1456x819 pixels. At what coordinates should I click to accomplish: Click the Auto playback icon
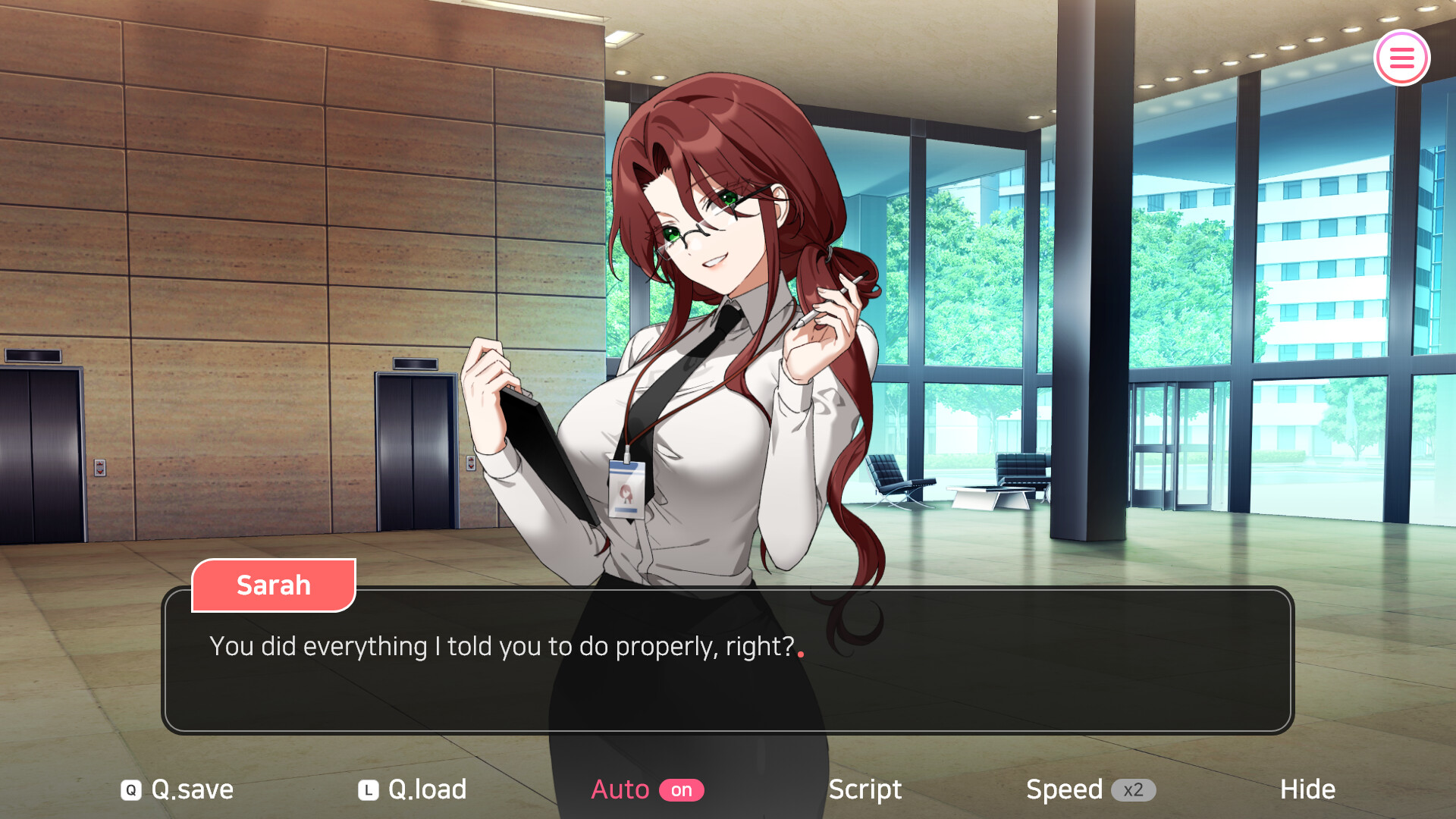tap(621, 789)
